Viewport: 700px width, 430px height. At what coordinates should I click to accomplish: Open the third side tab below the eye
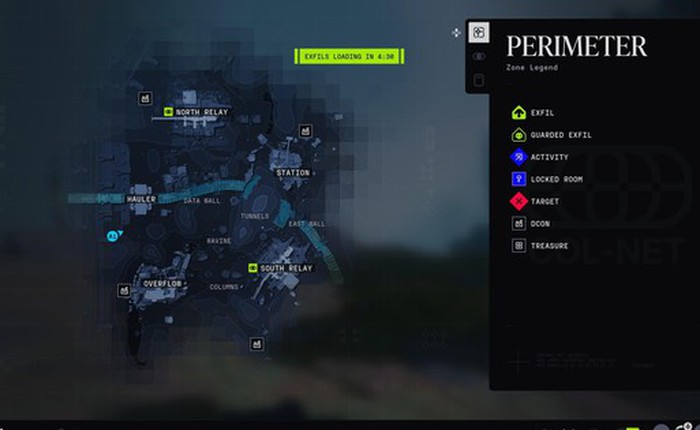tap(479, 81)
